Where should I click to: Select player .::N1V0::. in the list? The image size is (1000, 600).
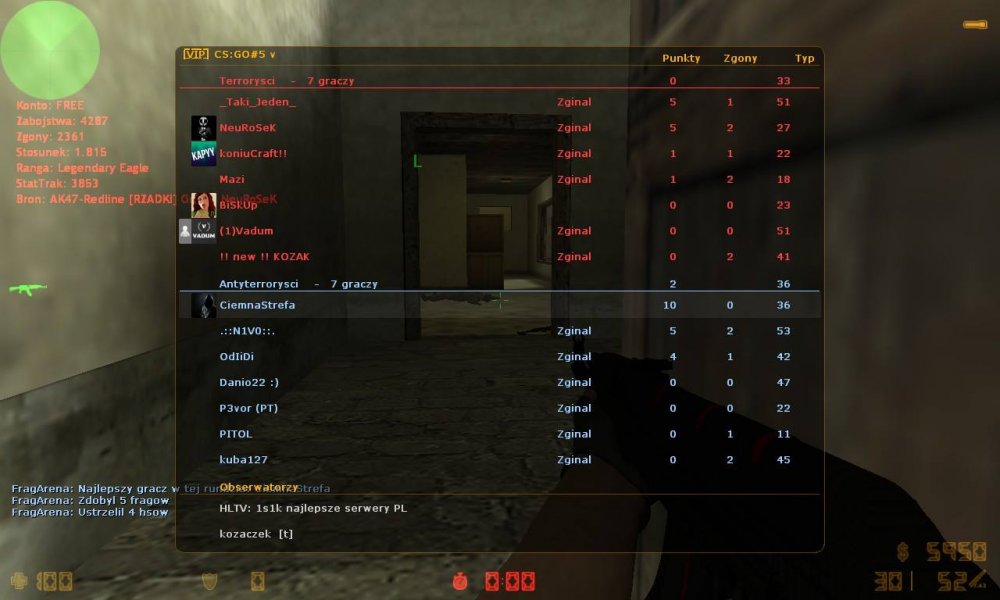[x=247, y=331]
